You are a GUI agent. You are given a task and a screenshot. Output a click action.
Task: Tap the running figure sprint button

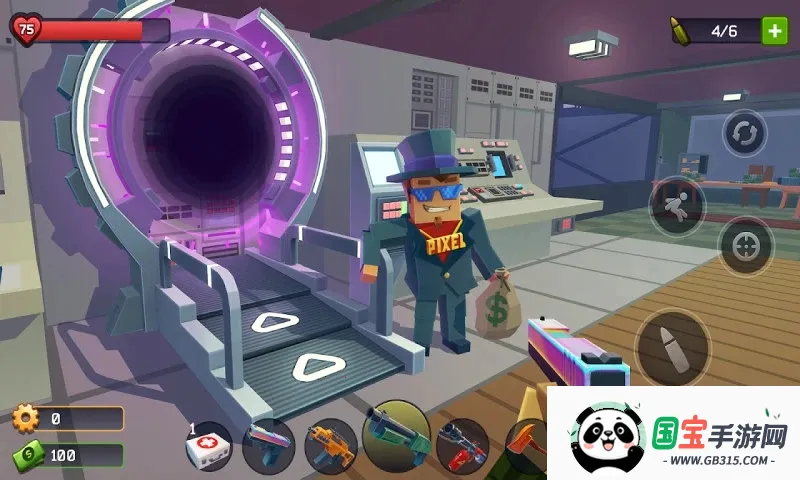[677, 206]
